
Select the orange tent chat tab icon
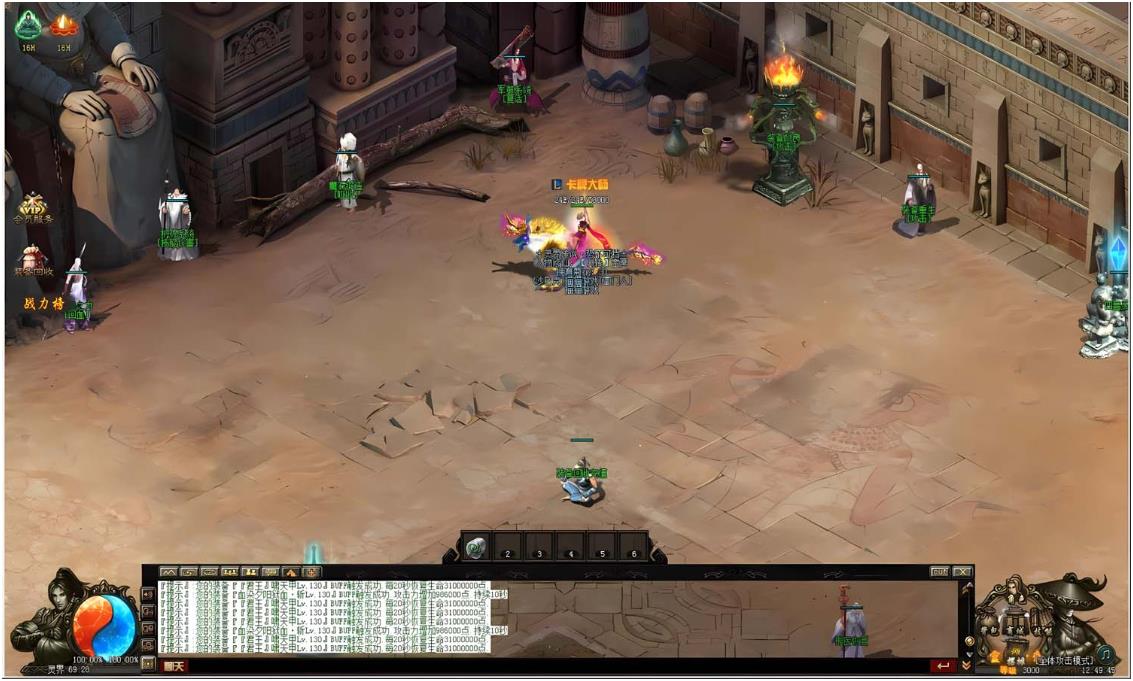coord(292,572)
